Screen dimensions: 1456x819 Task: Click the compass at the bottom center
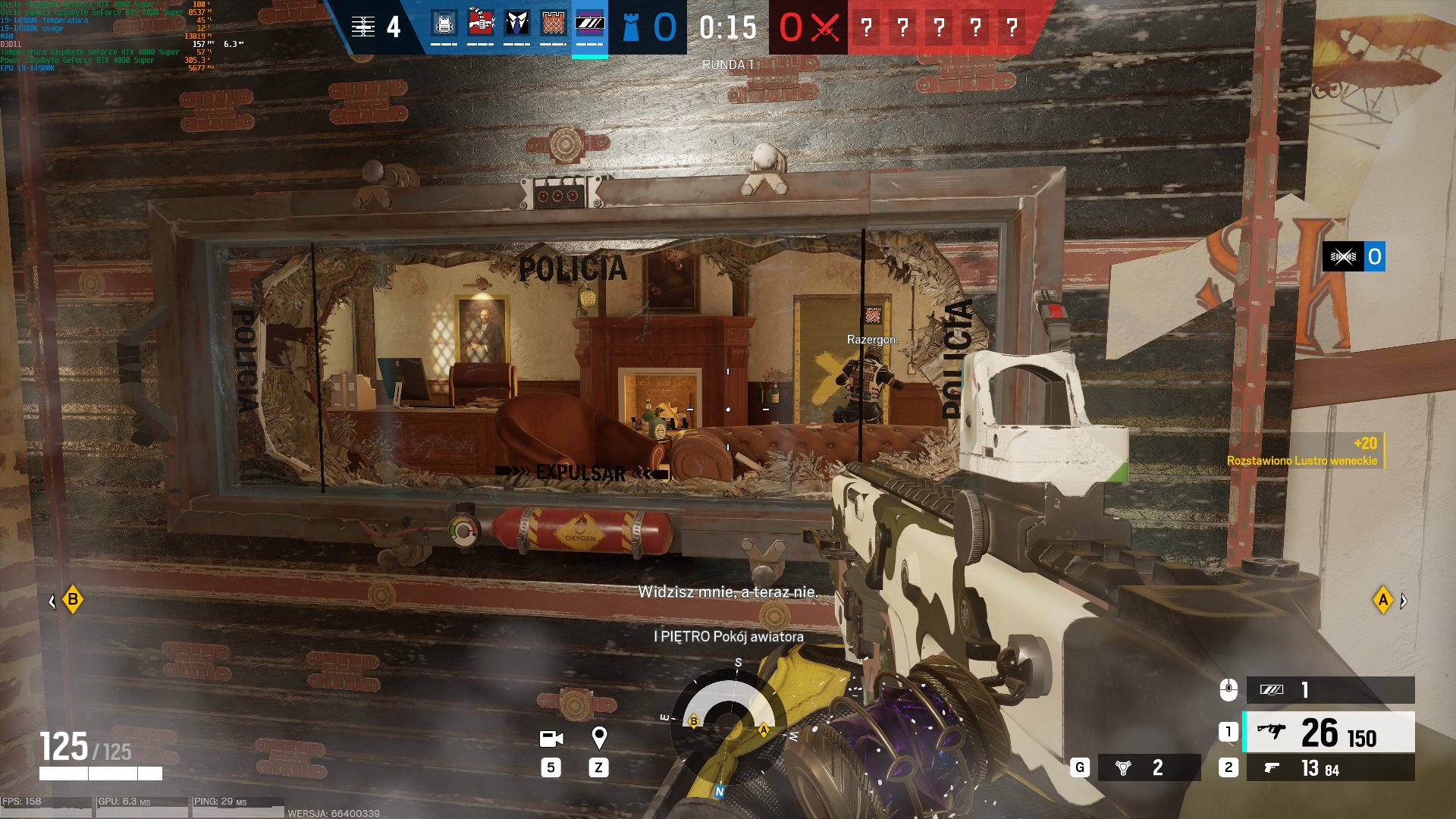point(730,720)
